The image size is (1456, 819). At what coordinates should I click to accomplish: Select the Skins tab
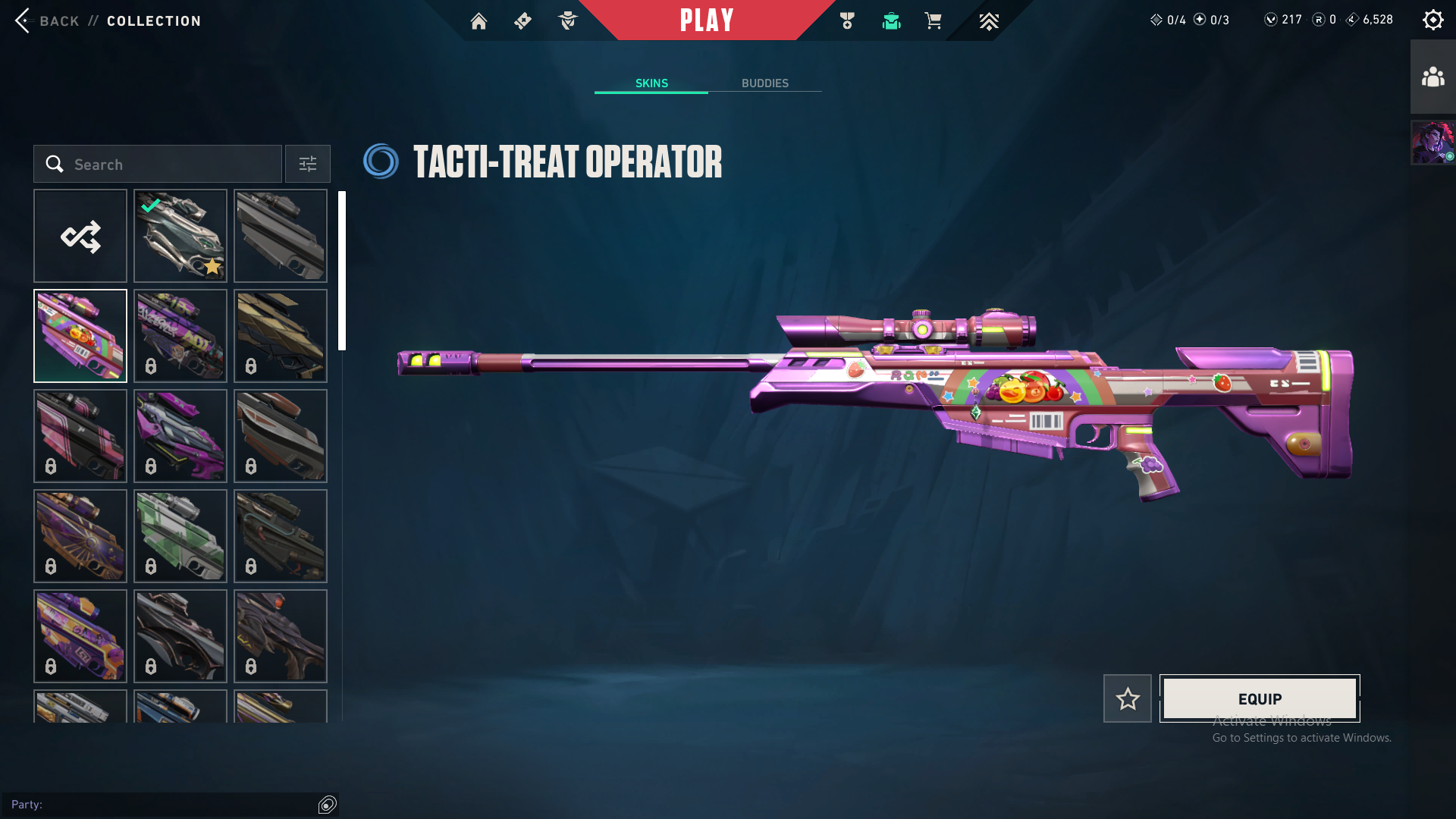tap(651, 83)
